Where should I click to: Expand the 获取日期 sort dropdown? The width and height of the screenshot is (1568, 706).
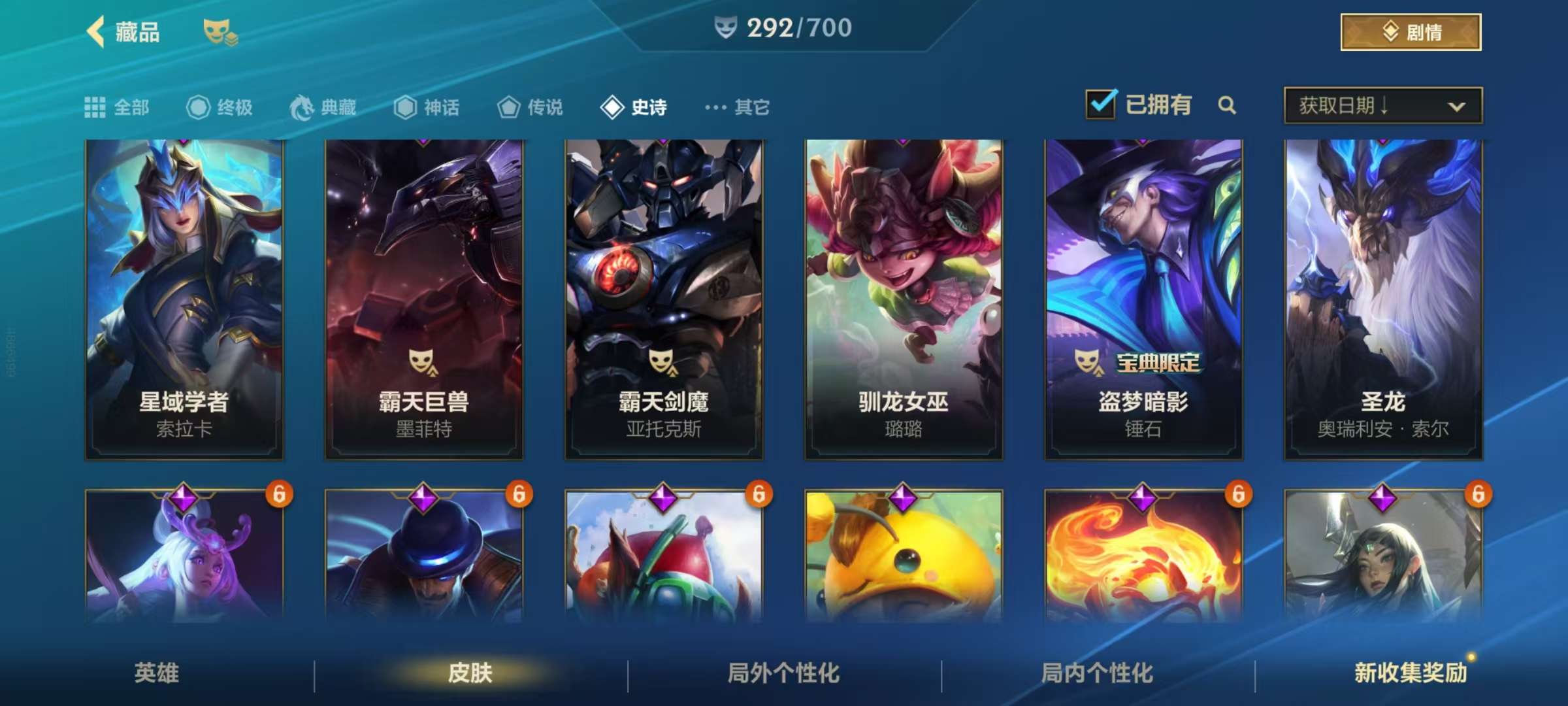point(1382,105)
